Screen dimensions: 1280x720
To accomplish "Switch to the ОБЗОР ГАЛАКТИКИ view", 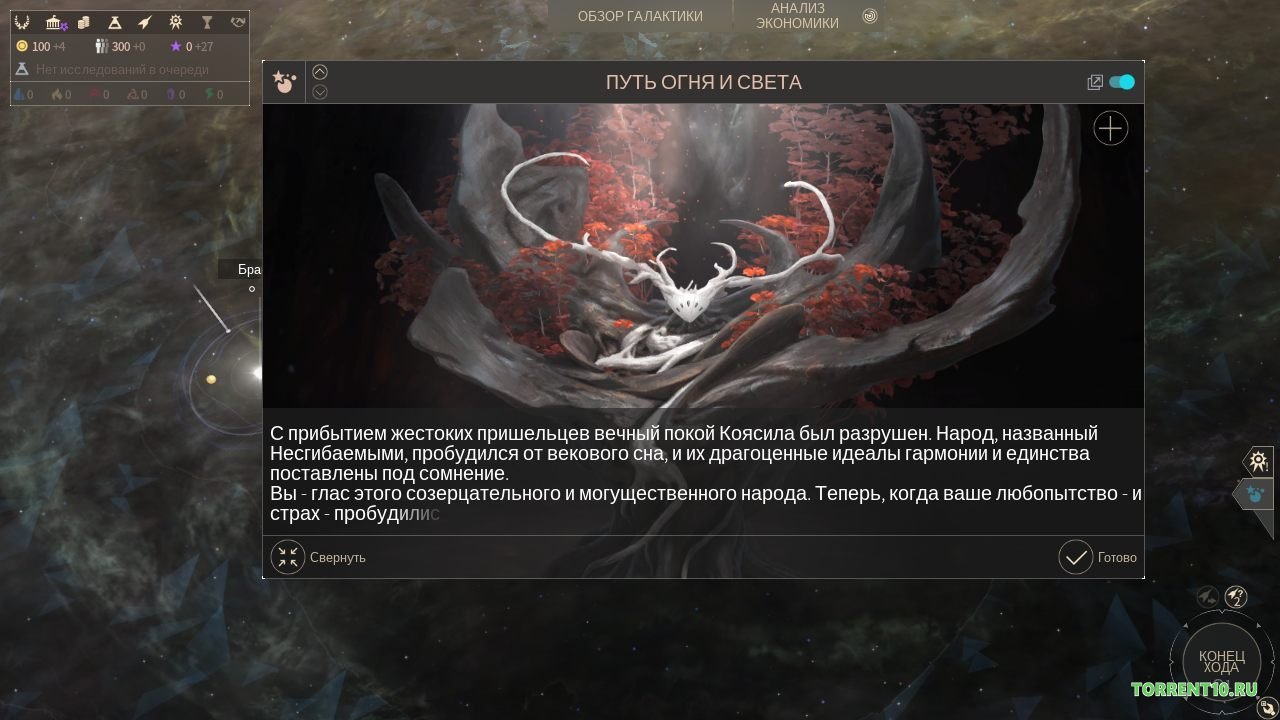I will pos(639,16).
